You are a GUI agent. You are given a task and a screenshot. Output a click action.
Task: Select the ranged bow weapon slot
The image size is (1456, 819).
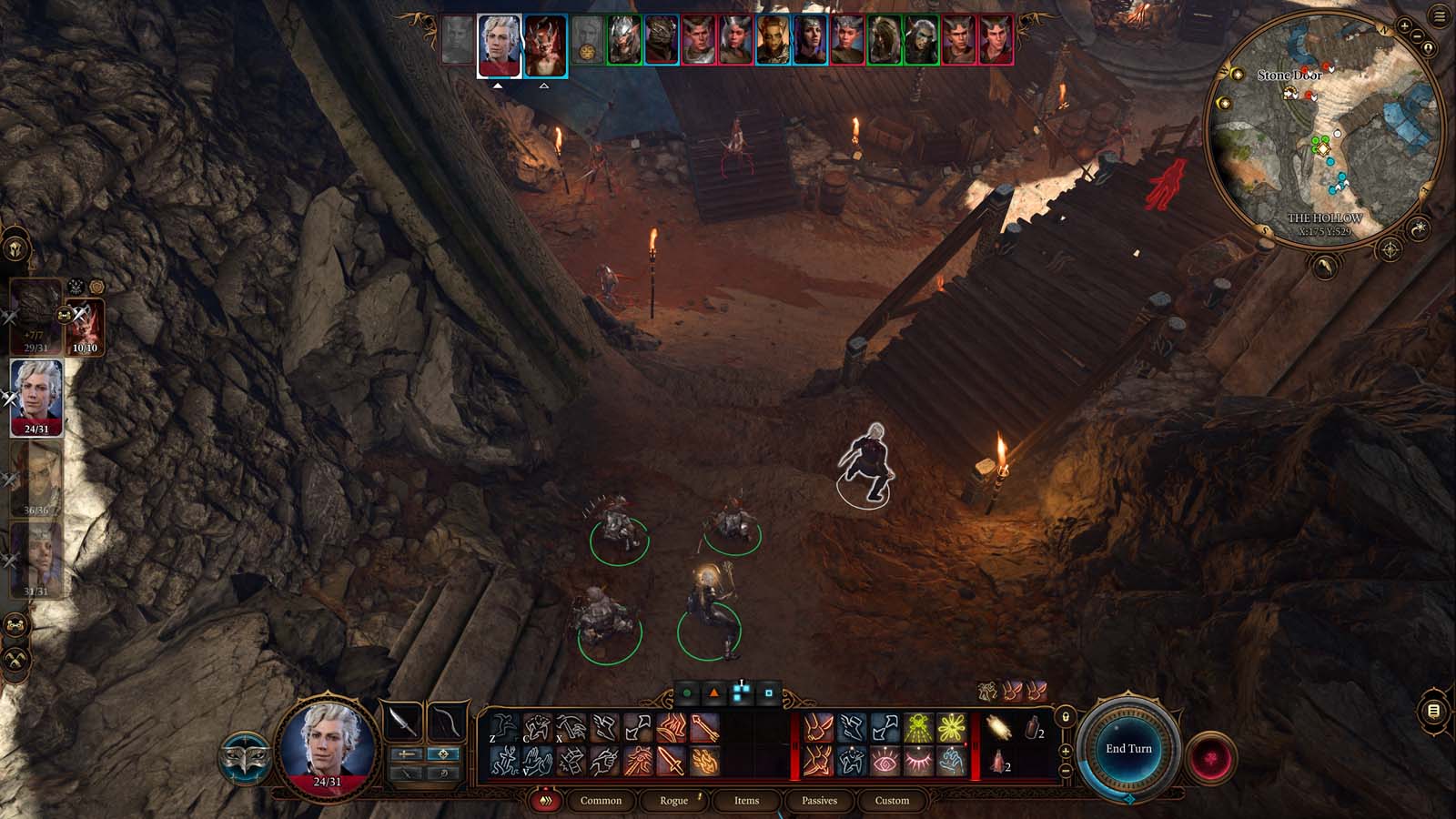coord(446,722)
